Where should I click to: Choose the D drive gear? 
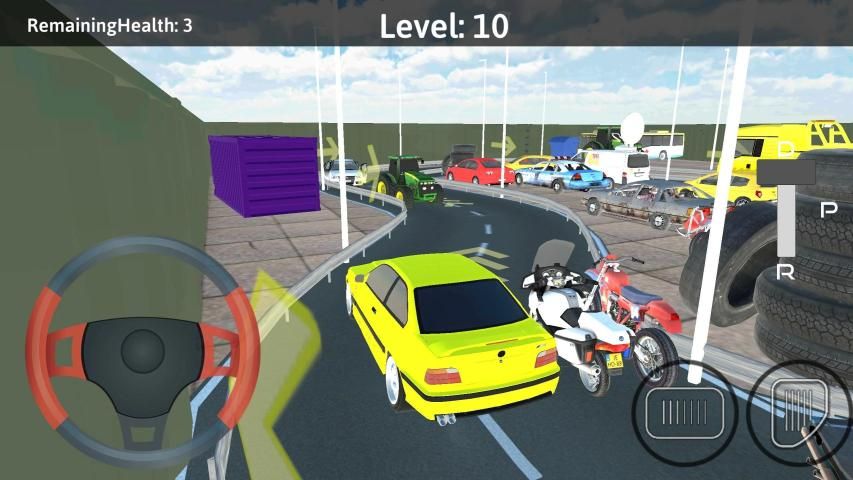pyautogui.click(x=786, y=150)
